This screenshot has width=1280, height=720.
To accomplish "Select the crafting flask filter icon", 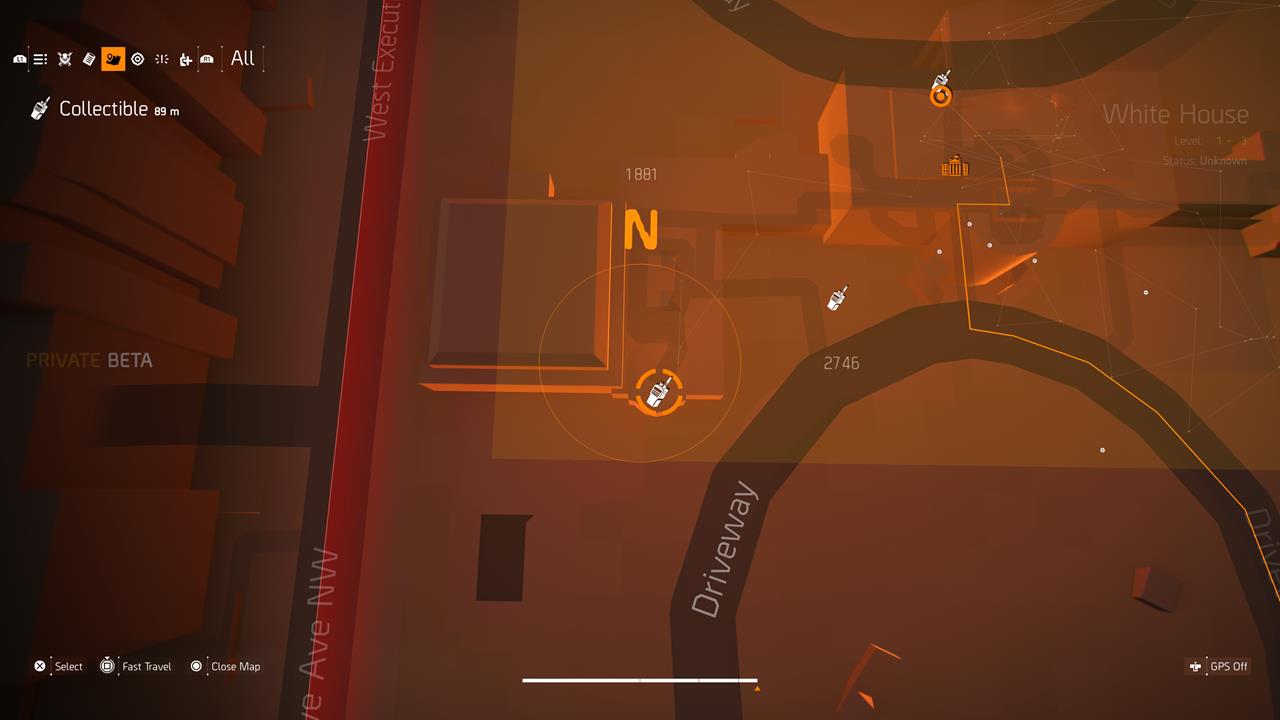I will click(184, 58).
